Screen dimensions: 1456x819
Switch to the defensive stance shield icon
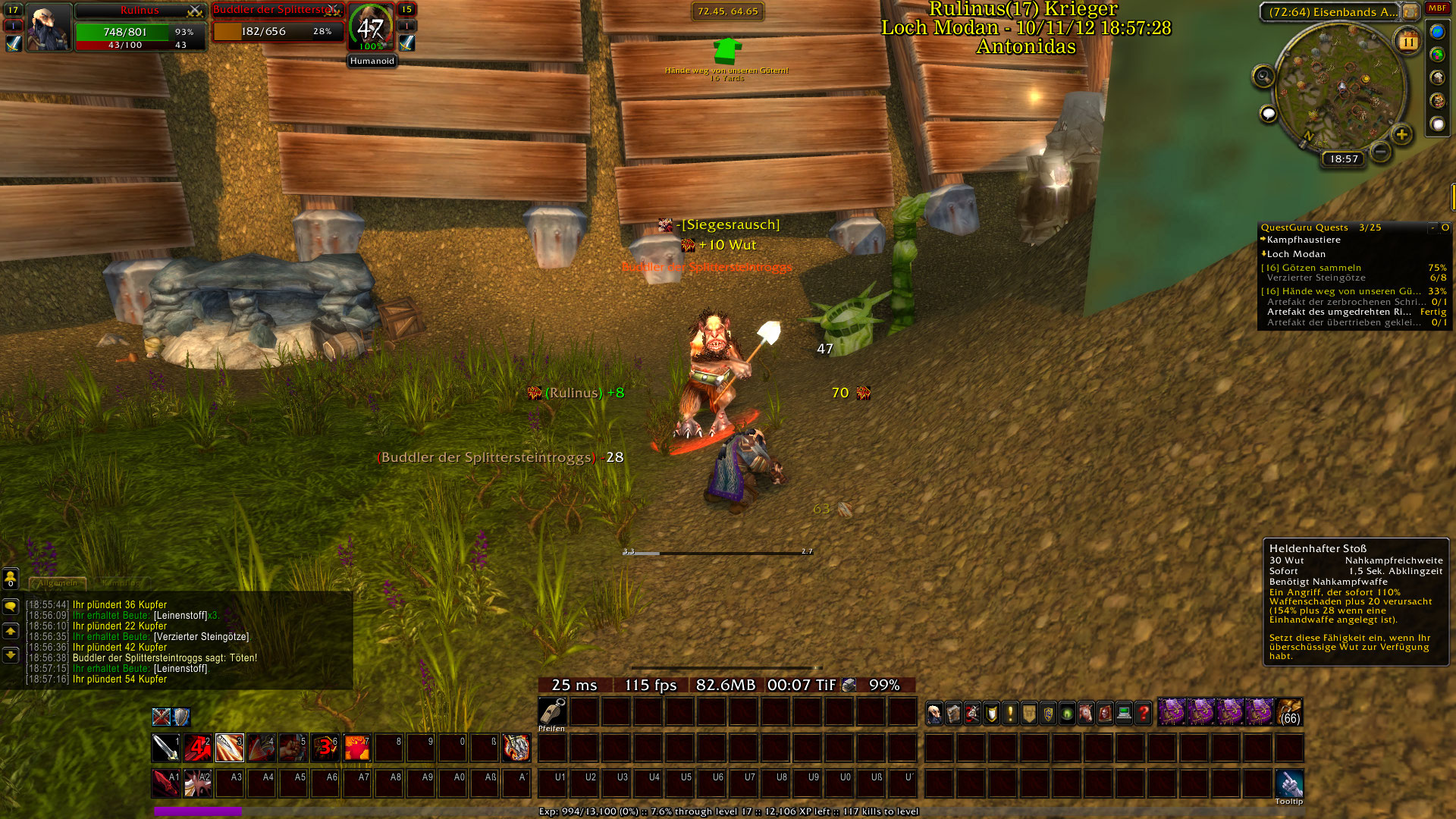[x=180, y=717]
